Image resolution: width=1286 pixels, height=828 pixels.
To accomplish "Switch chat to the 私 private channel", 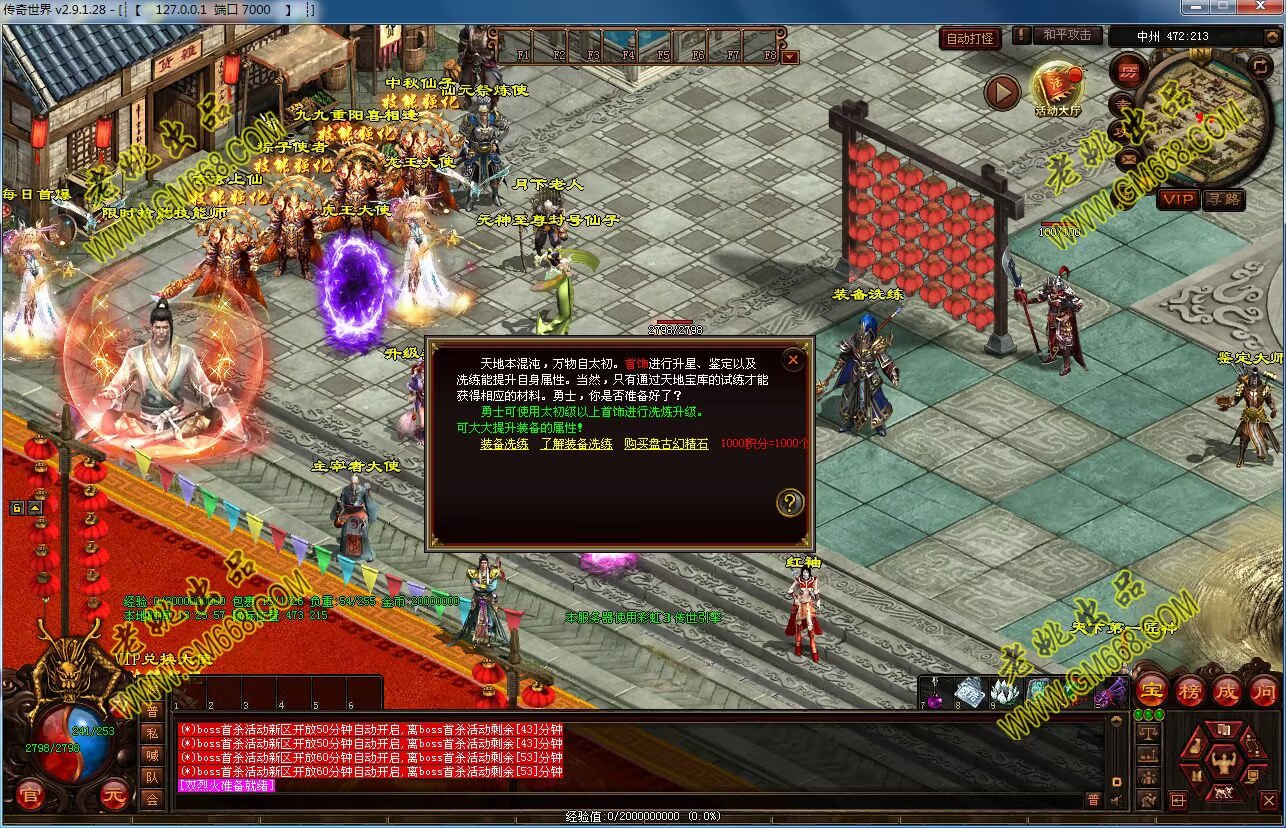I will [x=152, y=733].
